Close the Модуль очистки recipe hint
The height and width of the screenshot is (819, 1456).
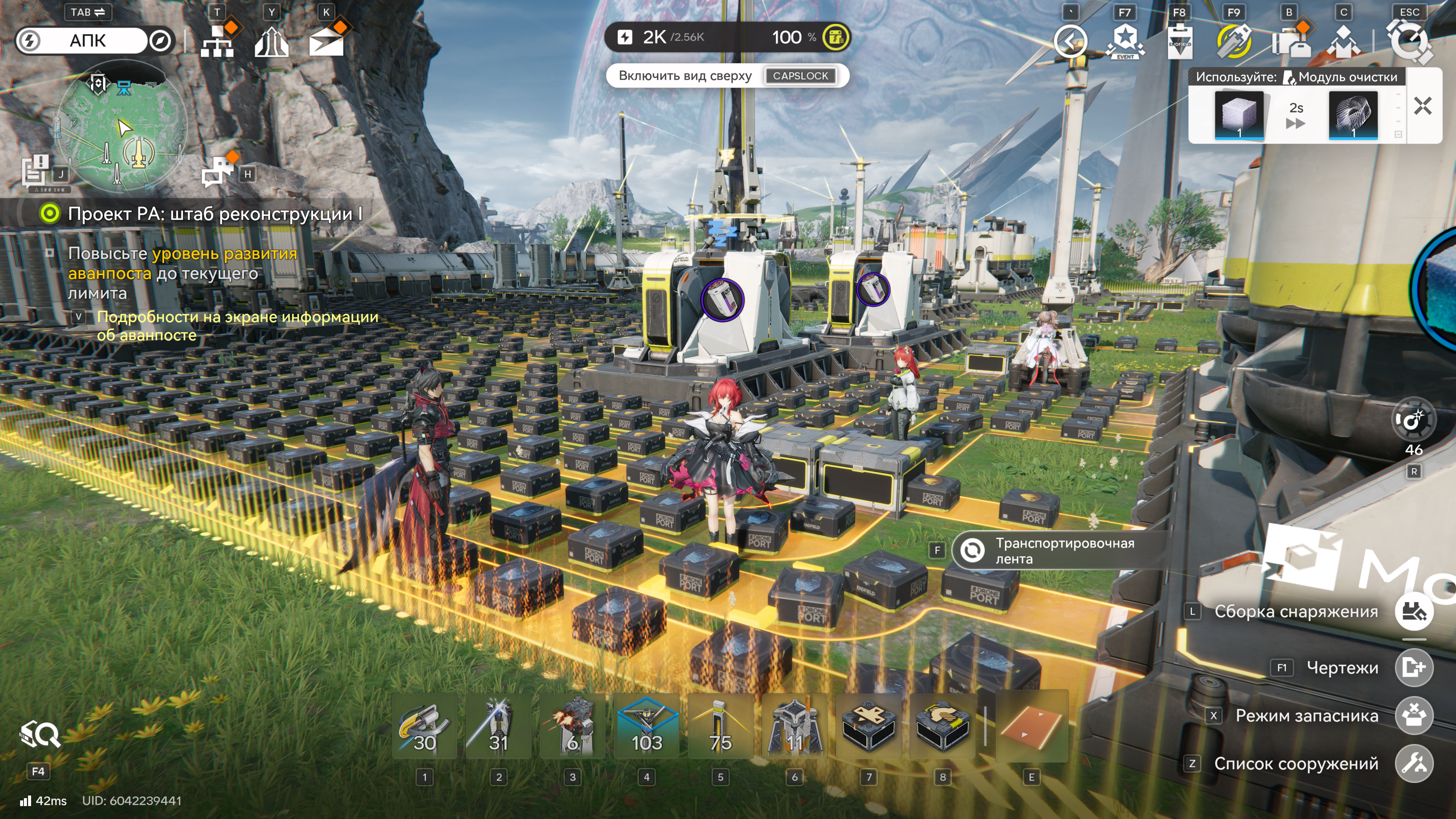1422,106
